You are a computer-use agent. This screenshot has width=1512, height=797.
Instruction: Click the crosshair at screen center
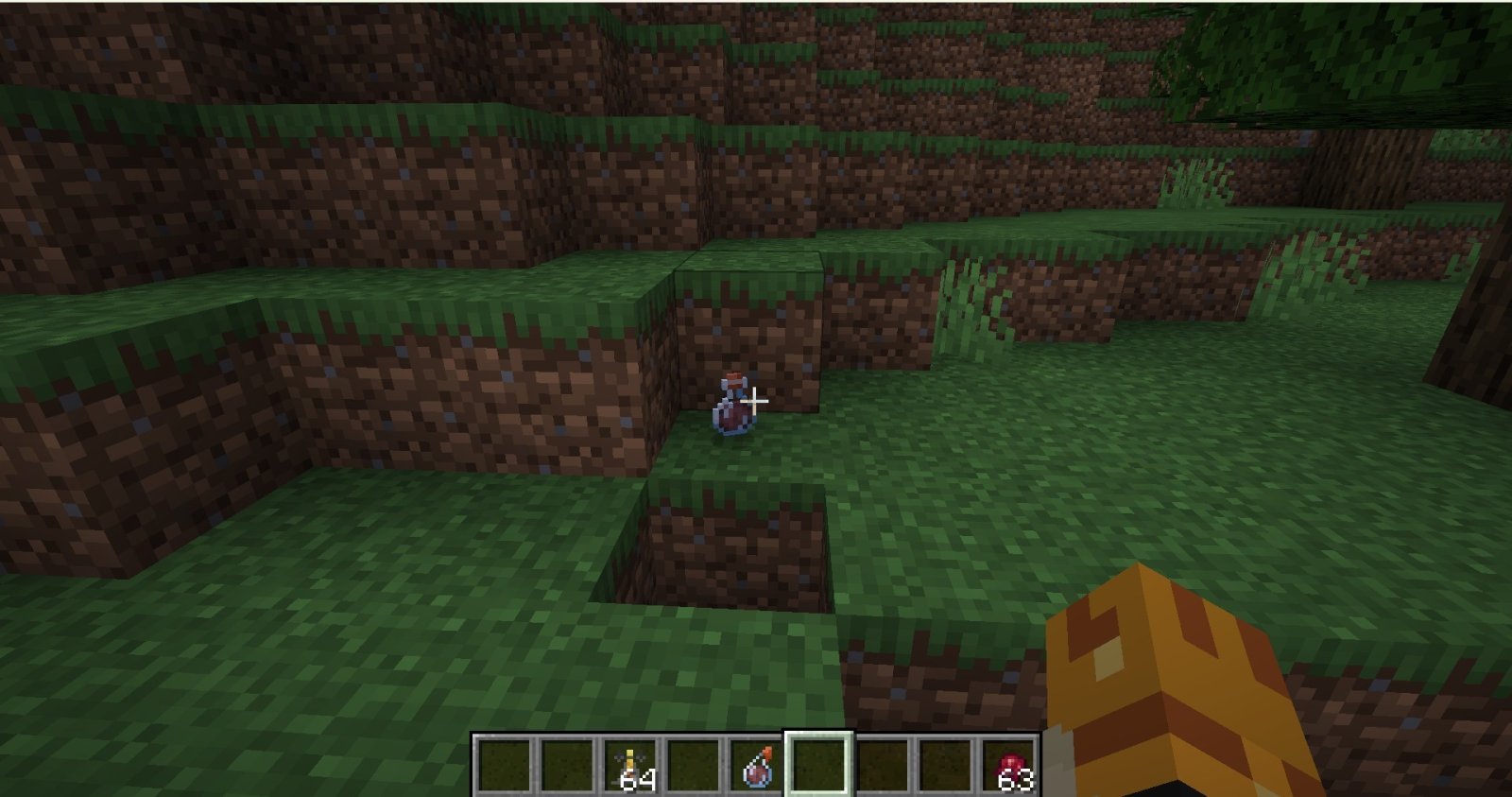point(753,401)
